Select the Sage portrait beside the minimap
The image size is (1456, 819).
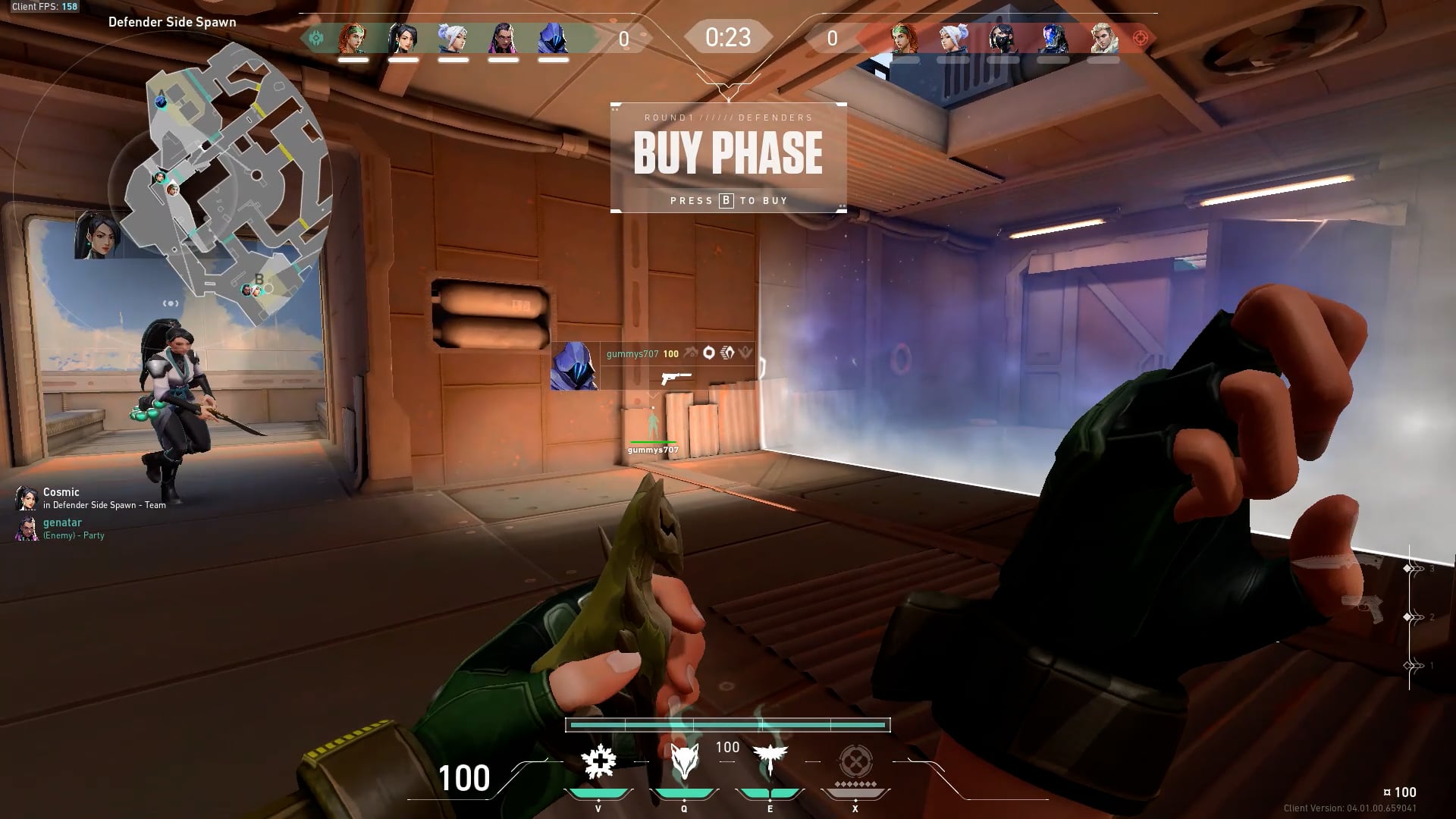(x=99, y=235)
